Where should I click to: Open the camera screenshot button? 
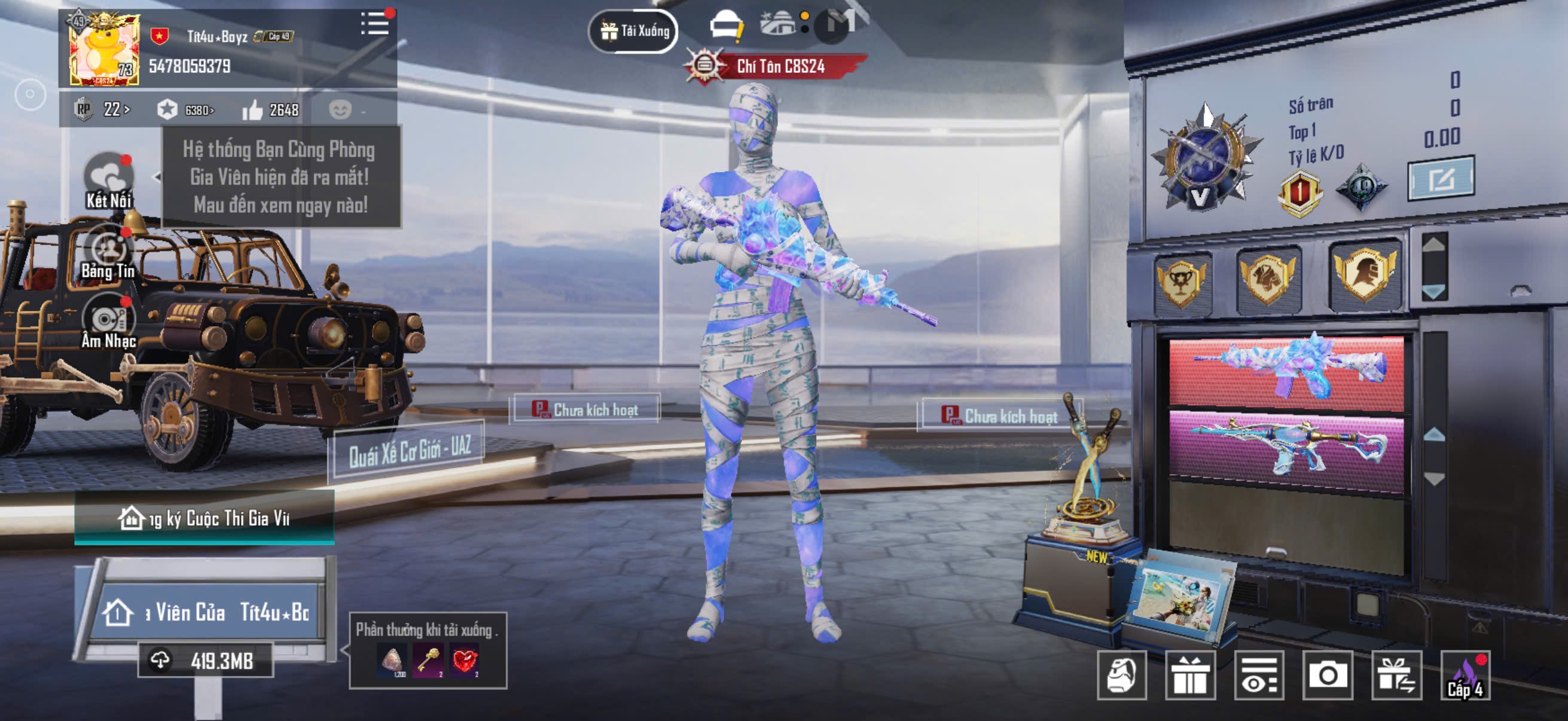click(1328, 675)
